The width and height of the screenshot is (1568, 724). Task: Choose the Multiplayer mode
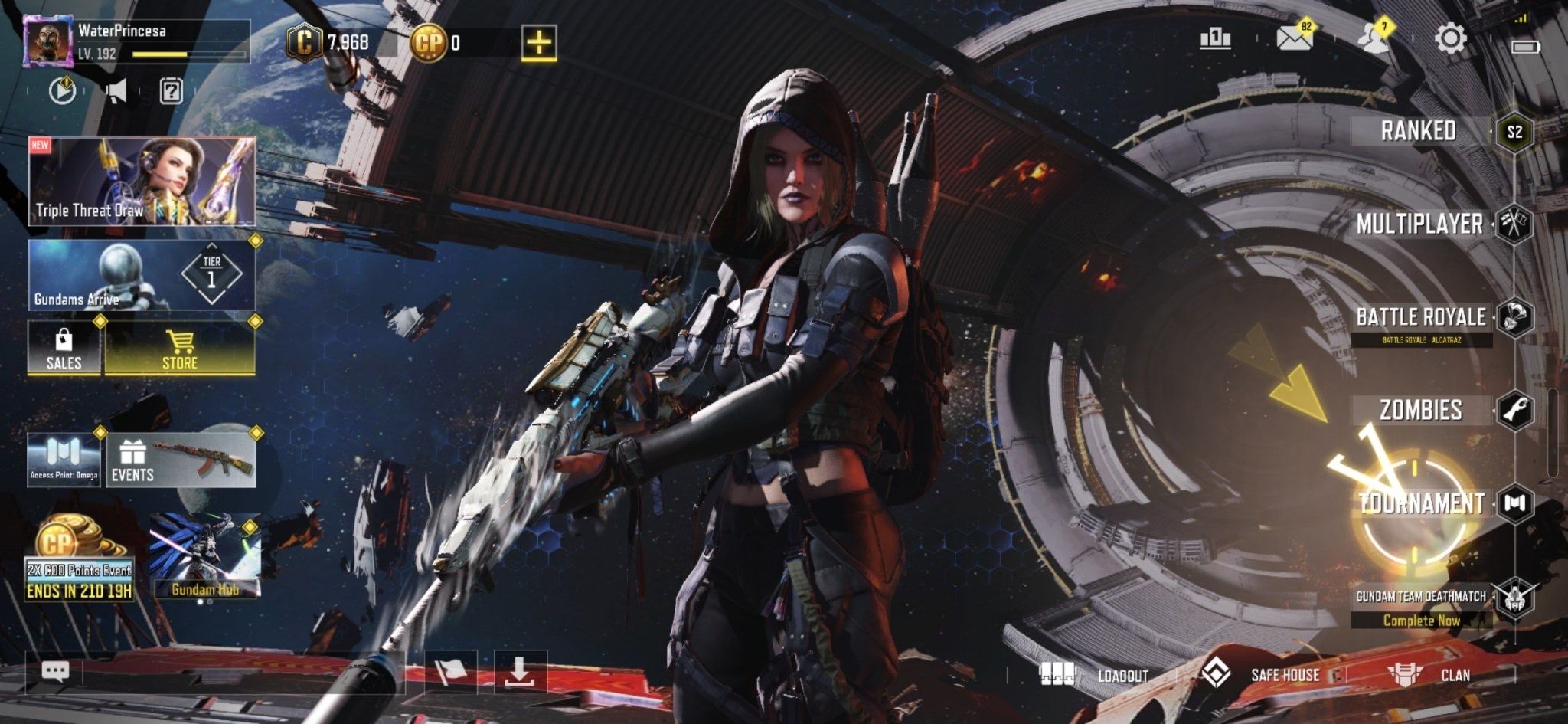[x=1419, y=224]
